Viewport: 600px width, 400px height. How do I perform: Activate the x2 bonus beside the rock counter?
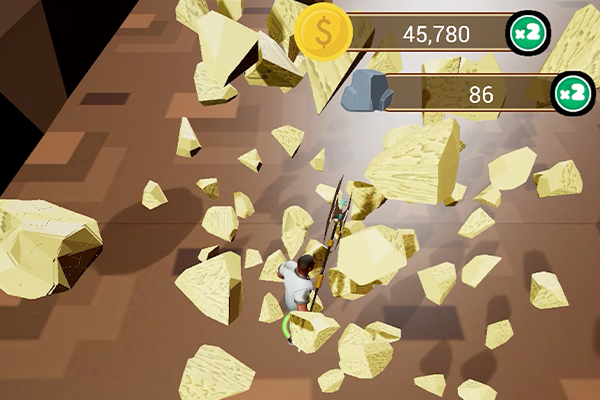point(572,94)
